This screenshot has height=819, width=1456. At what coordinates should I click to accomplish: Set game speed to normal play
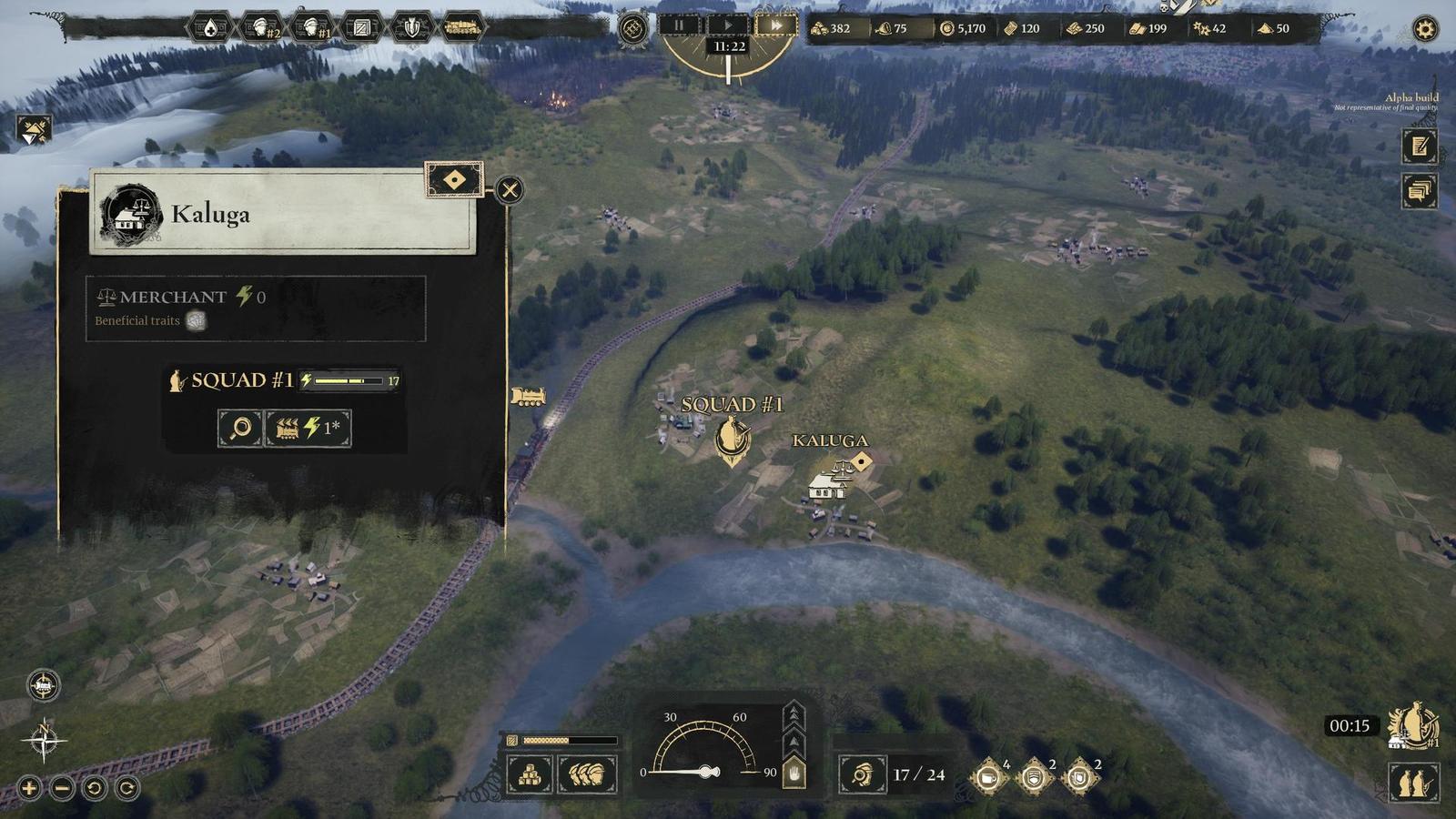pyautogui.click(x=728, y=25)
